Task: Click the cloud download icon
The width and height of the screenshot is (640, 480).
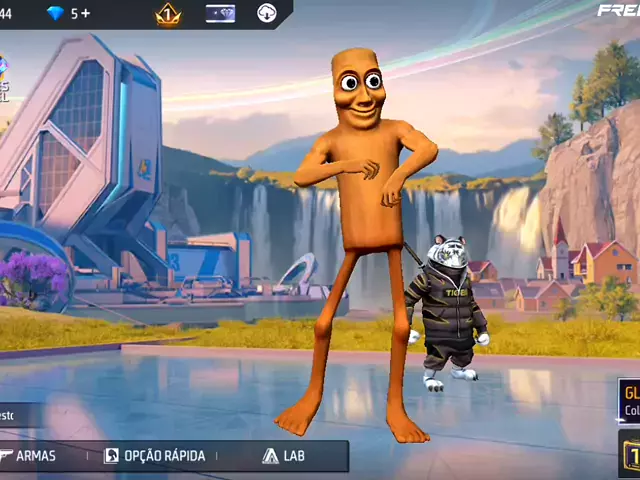Action: pyautogui.click(x=267, y=13)
